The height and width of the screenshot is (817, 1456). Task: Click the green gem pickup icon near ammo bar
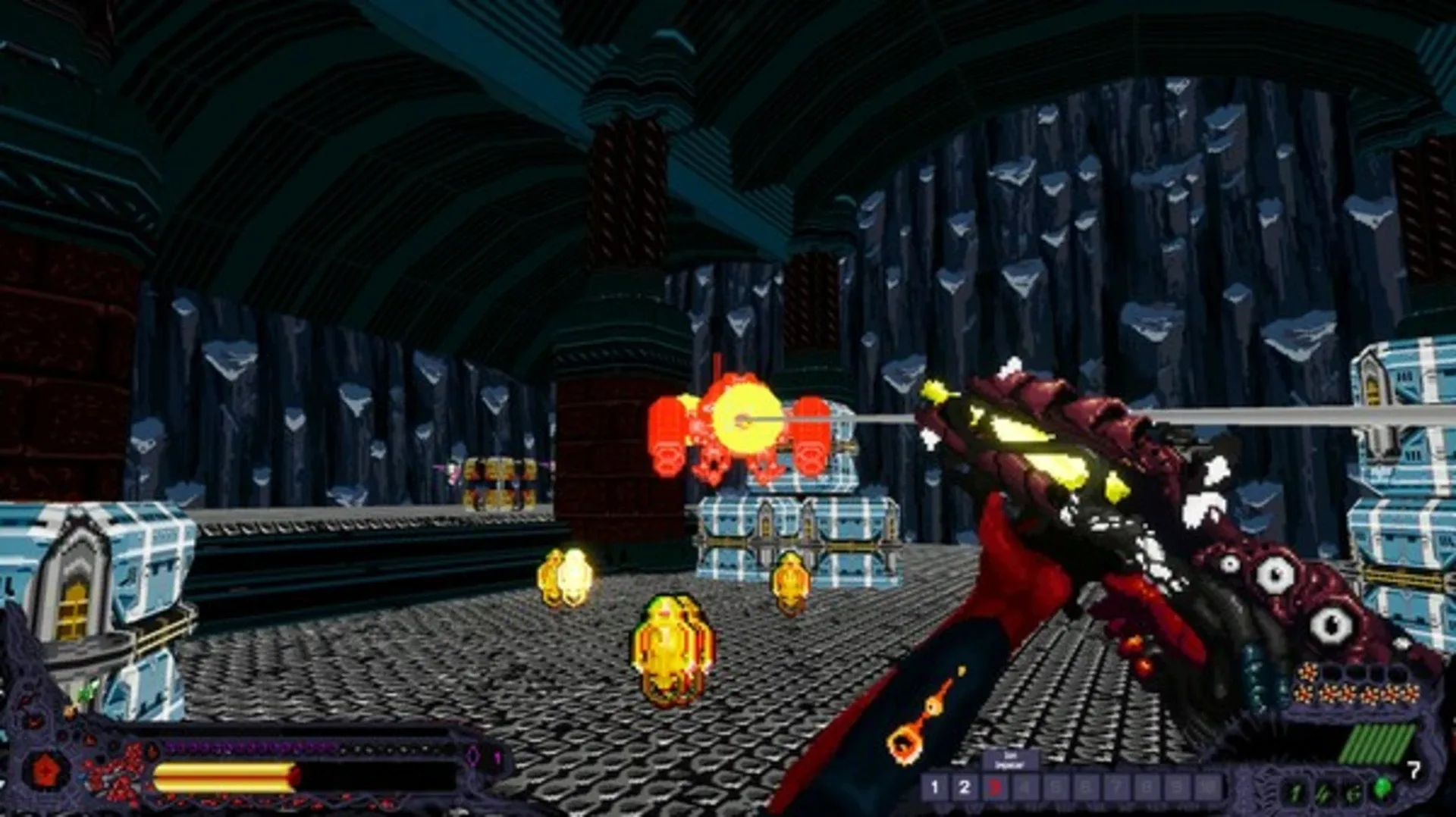point(1382,786)
